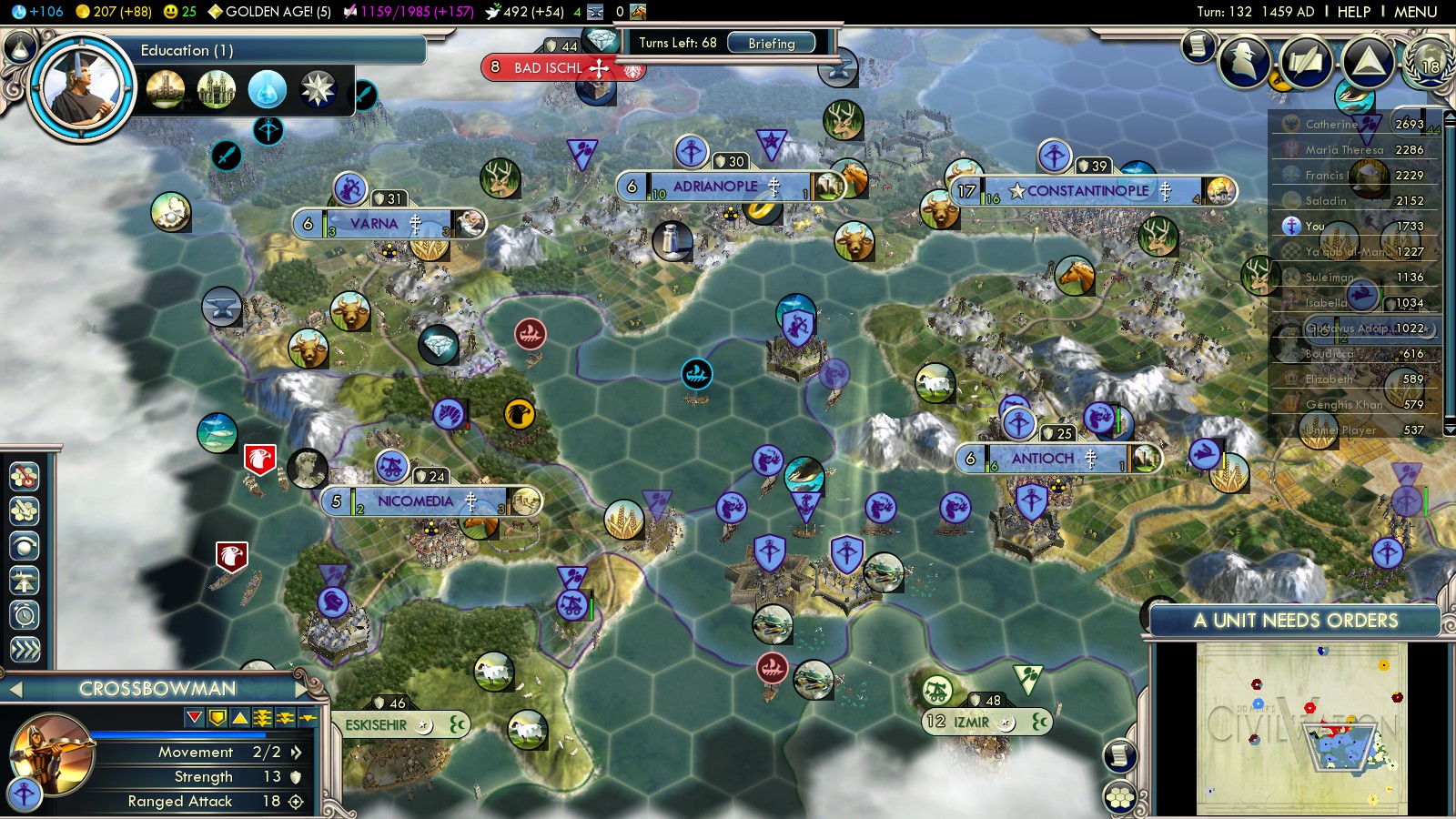1456x819 pixels.
Task: Cycle to next unit with right arrow
Action: 302,689
